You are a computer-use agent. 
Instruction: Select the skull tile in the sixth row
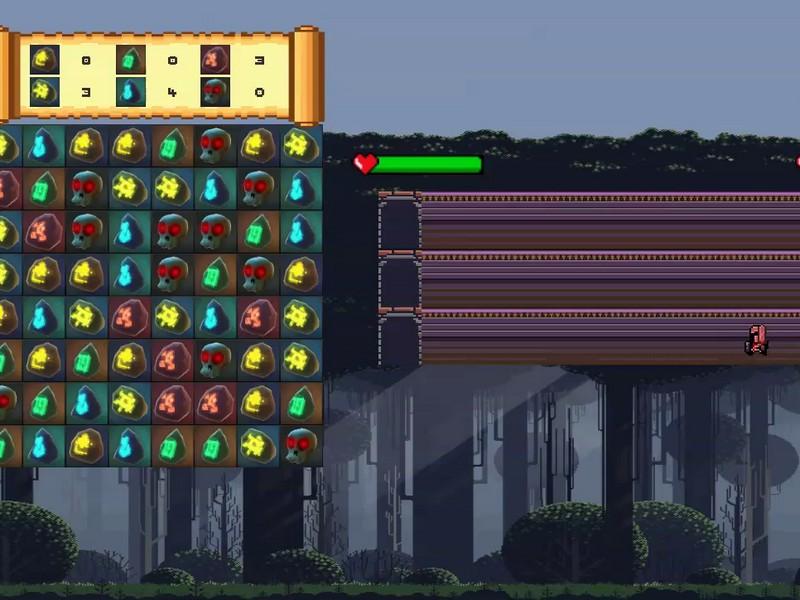click(x=214, y=359)
